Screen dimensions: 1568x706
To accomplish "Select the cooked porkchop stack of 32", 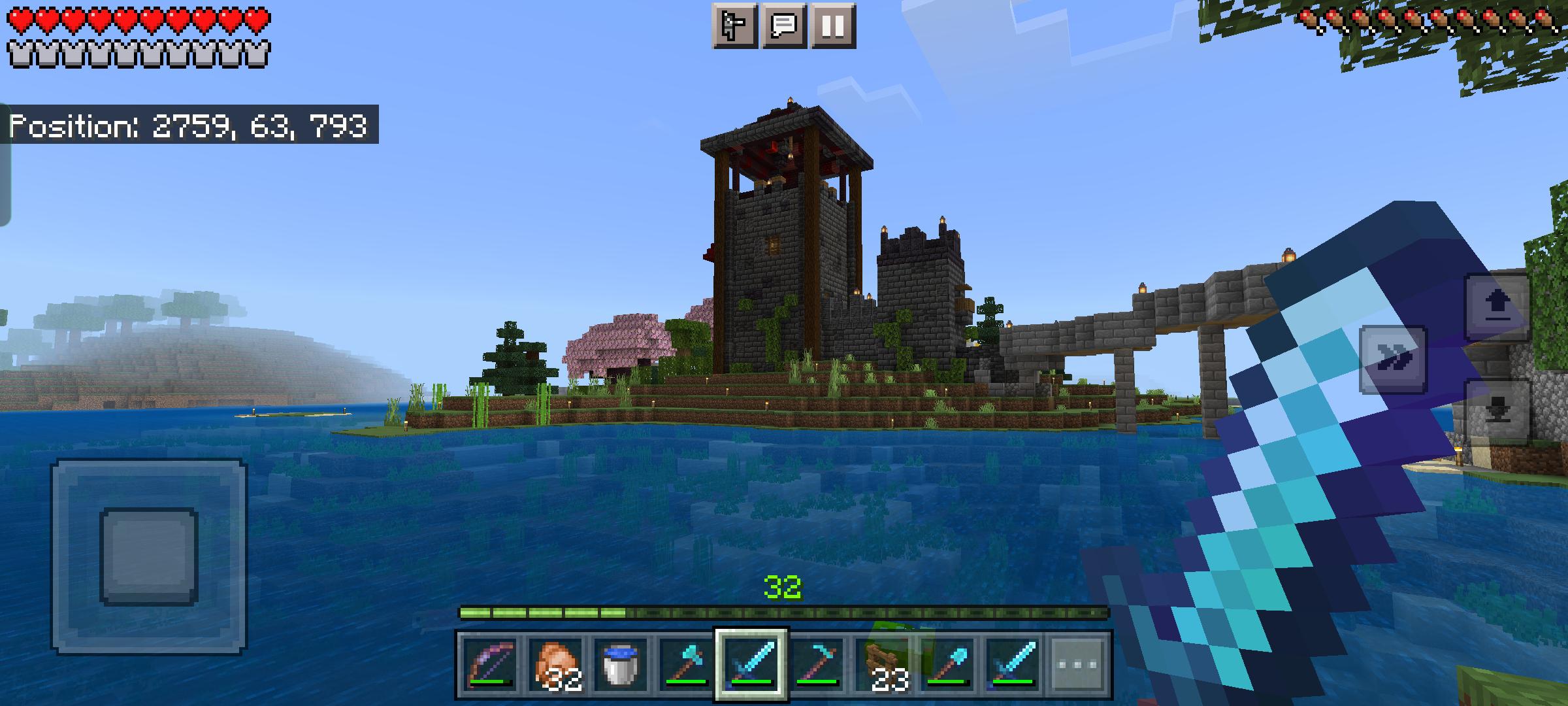I will point(556,666).
